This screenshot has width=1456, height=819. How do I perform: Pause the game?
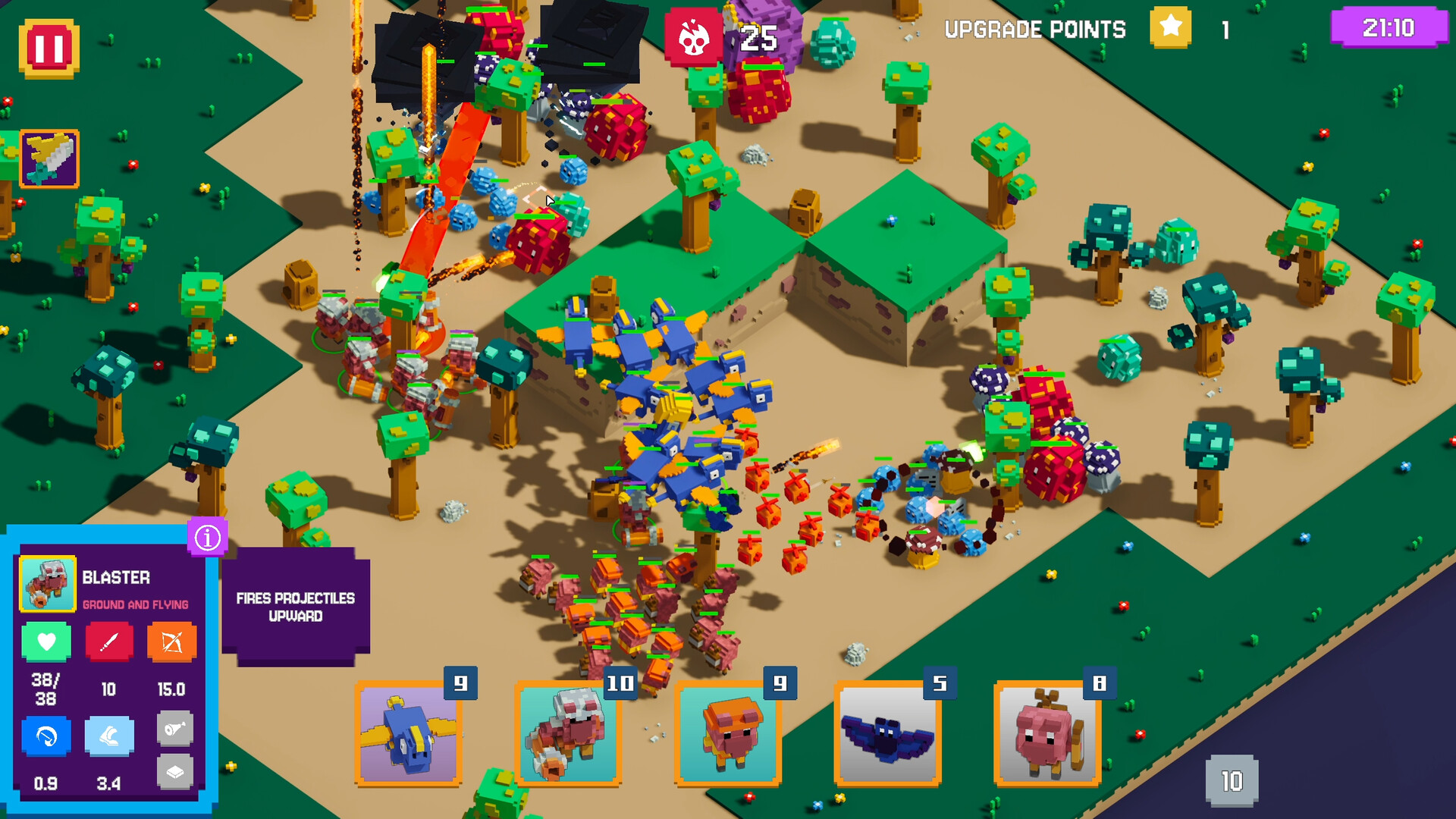pyautogui.click(x=49, y=47)
